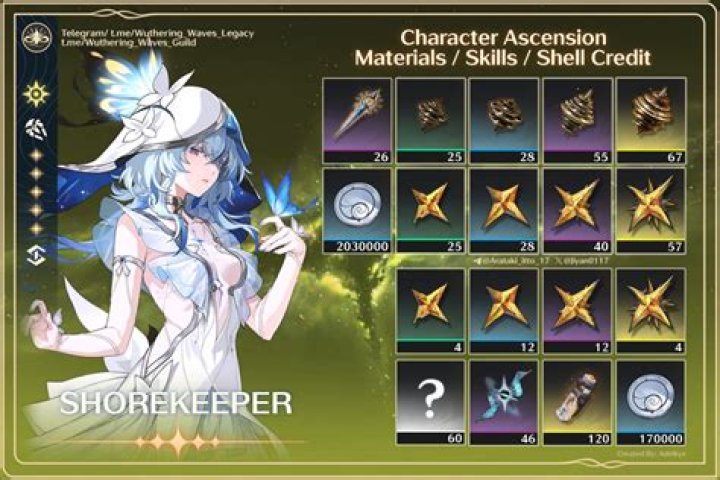Select the material slot showing 120
The image size is (720, 480).
click(576, 399)
